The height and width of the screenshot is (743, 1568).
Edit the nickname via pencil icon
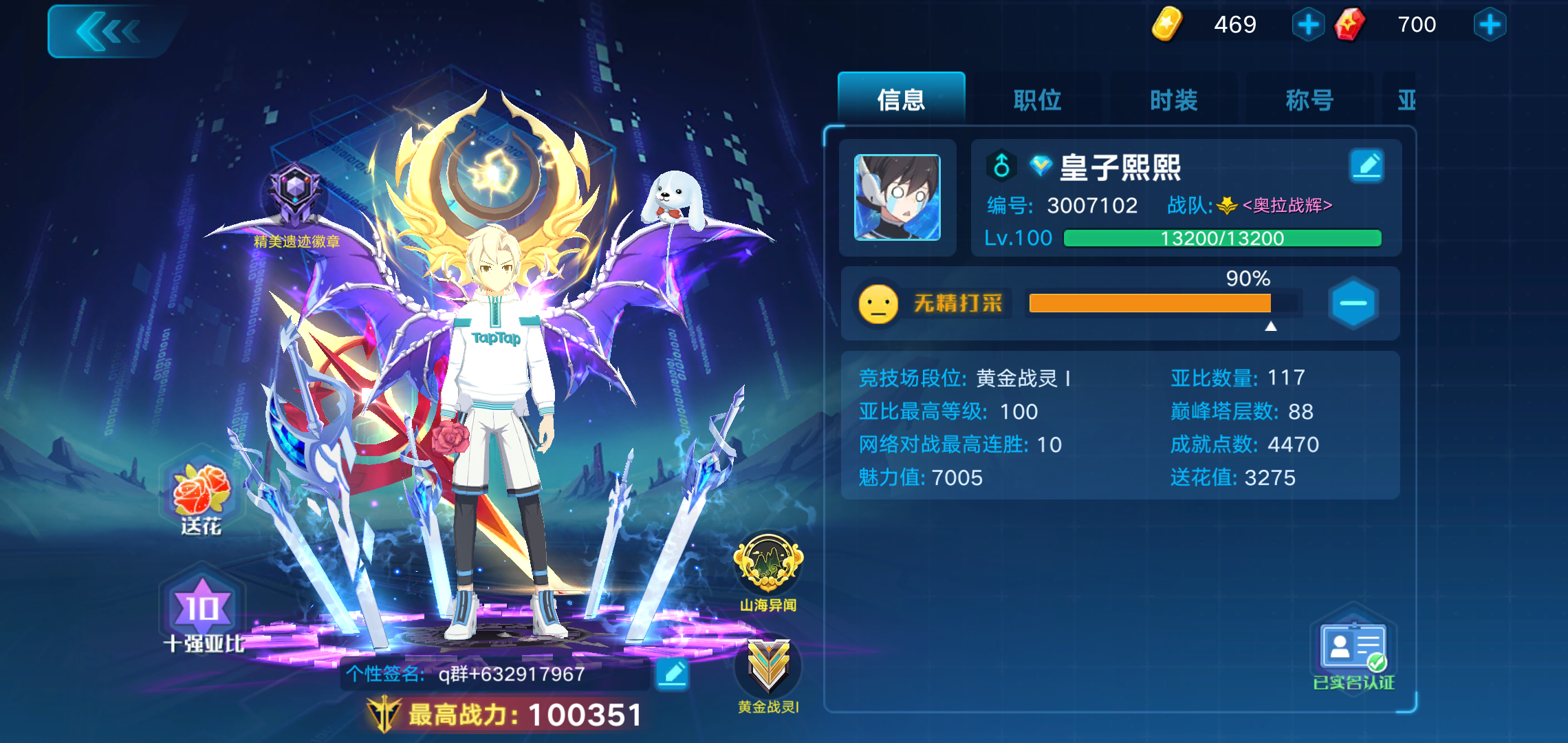pos(1367,165)
